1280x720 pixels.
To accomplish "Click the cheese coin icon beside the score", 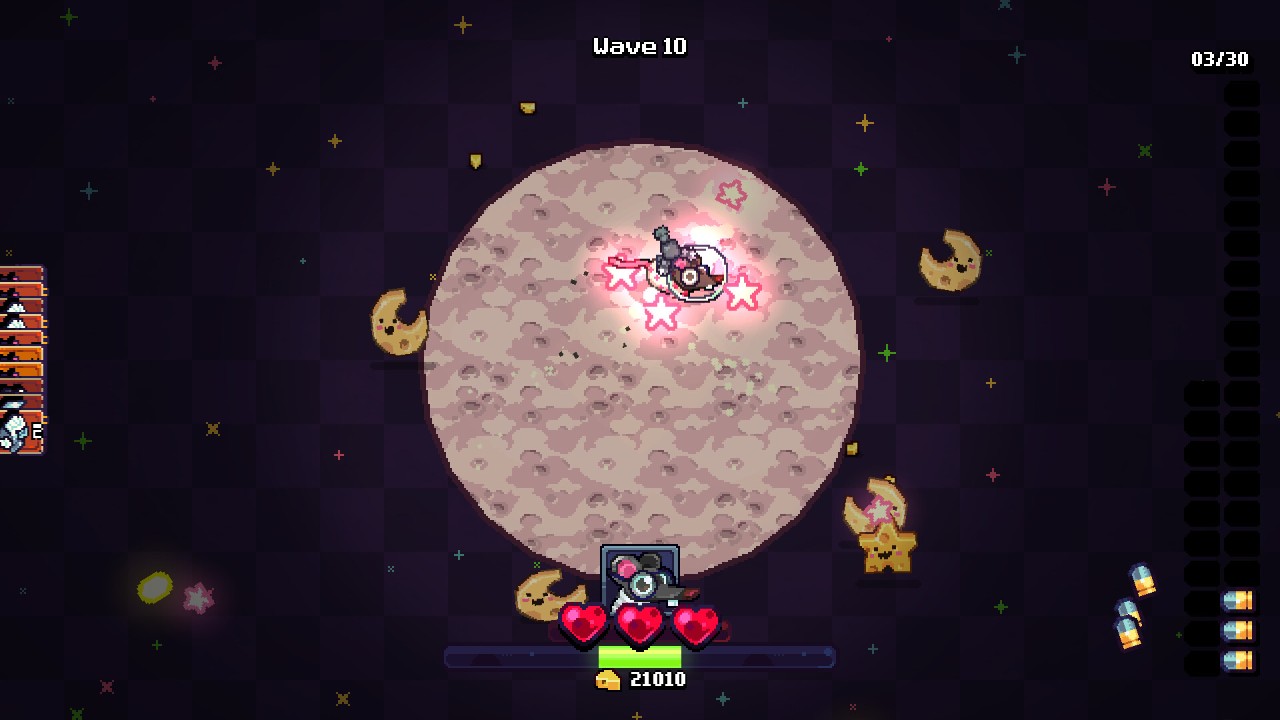I will [x=610, y=678].
